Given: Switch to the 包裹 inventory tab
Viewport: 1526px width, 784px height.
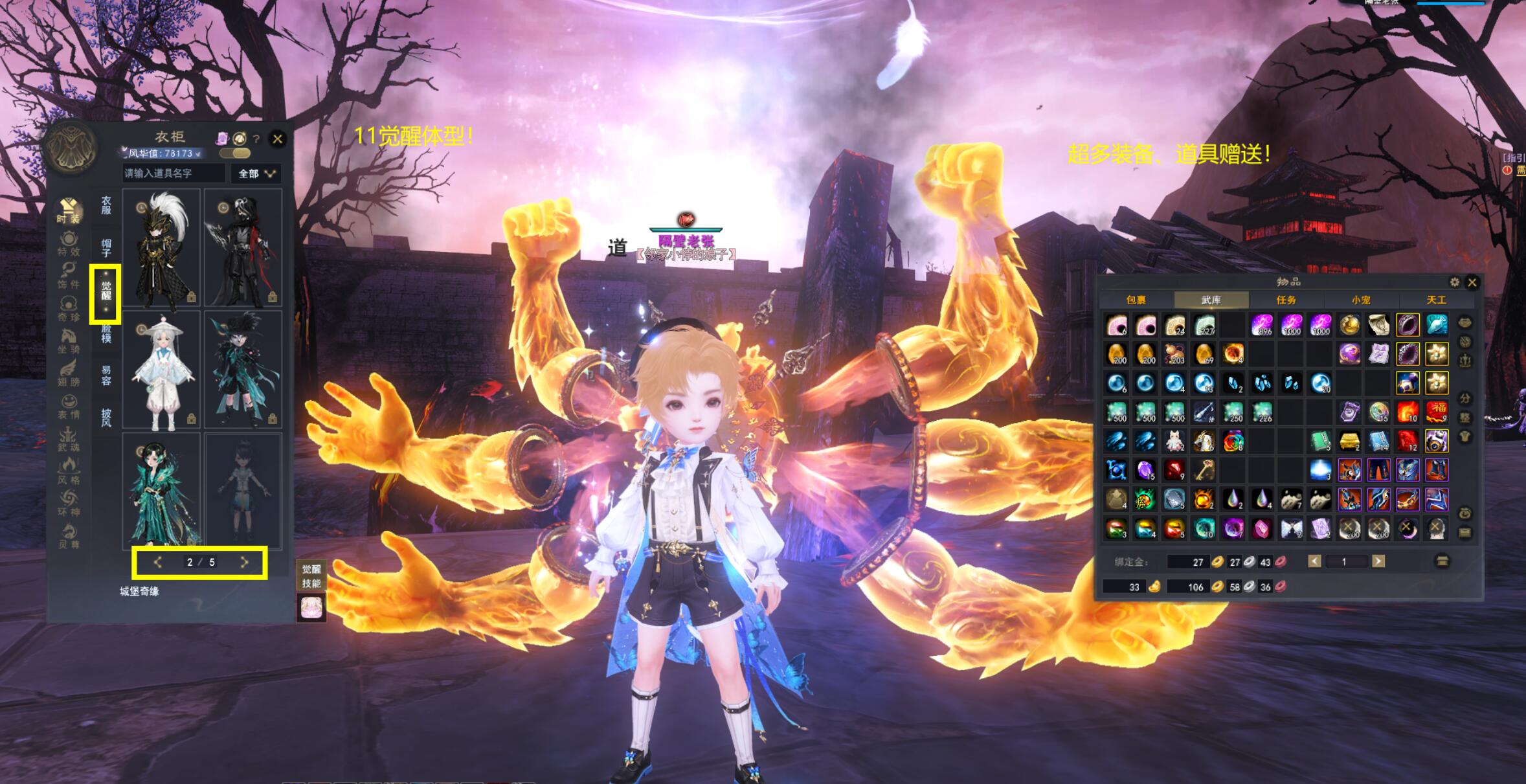Looking at the screenshot, I should 1136,300.
